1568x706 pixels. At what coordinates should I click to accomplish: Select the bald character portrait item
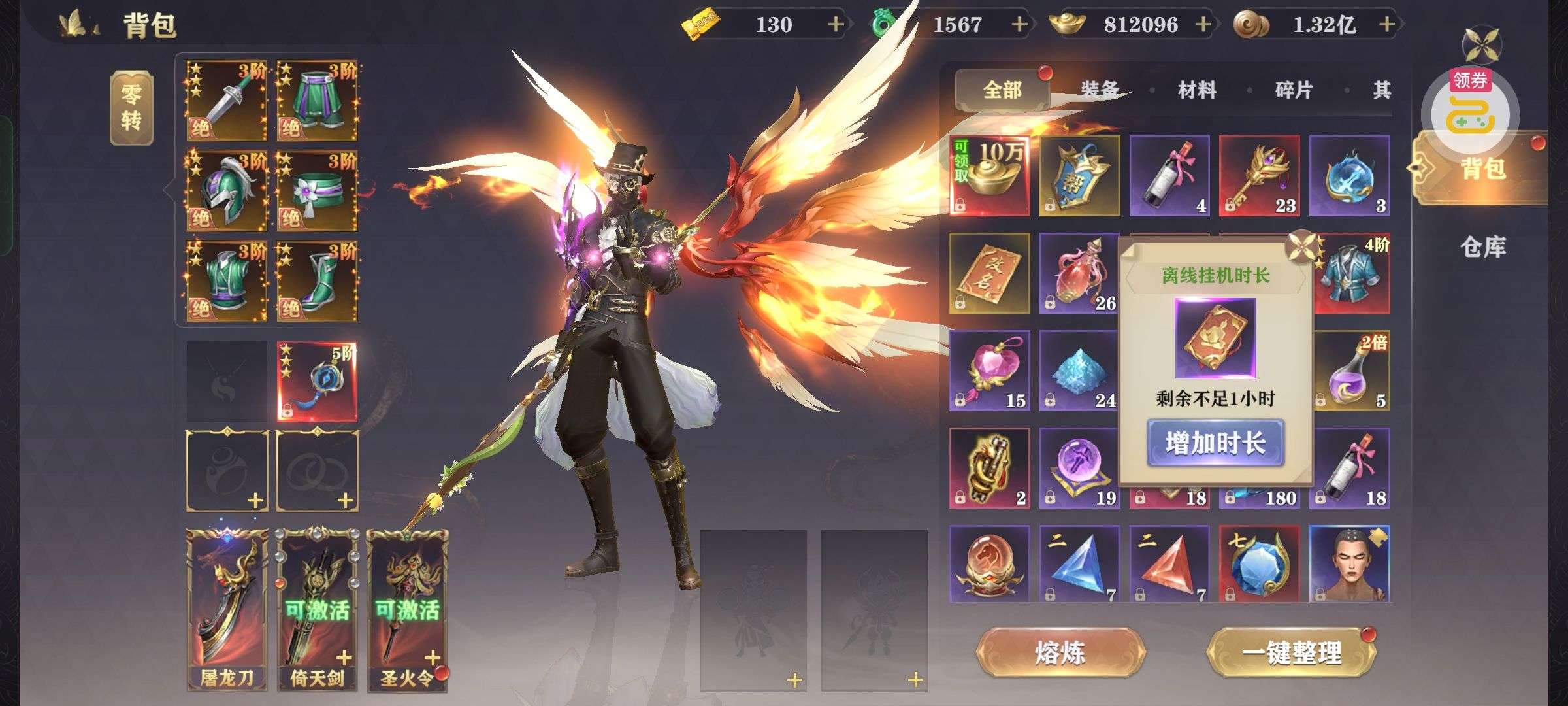pyautogui.click(x=1349, y=563)
